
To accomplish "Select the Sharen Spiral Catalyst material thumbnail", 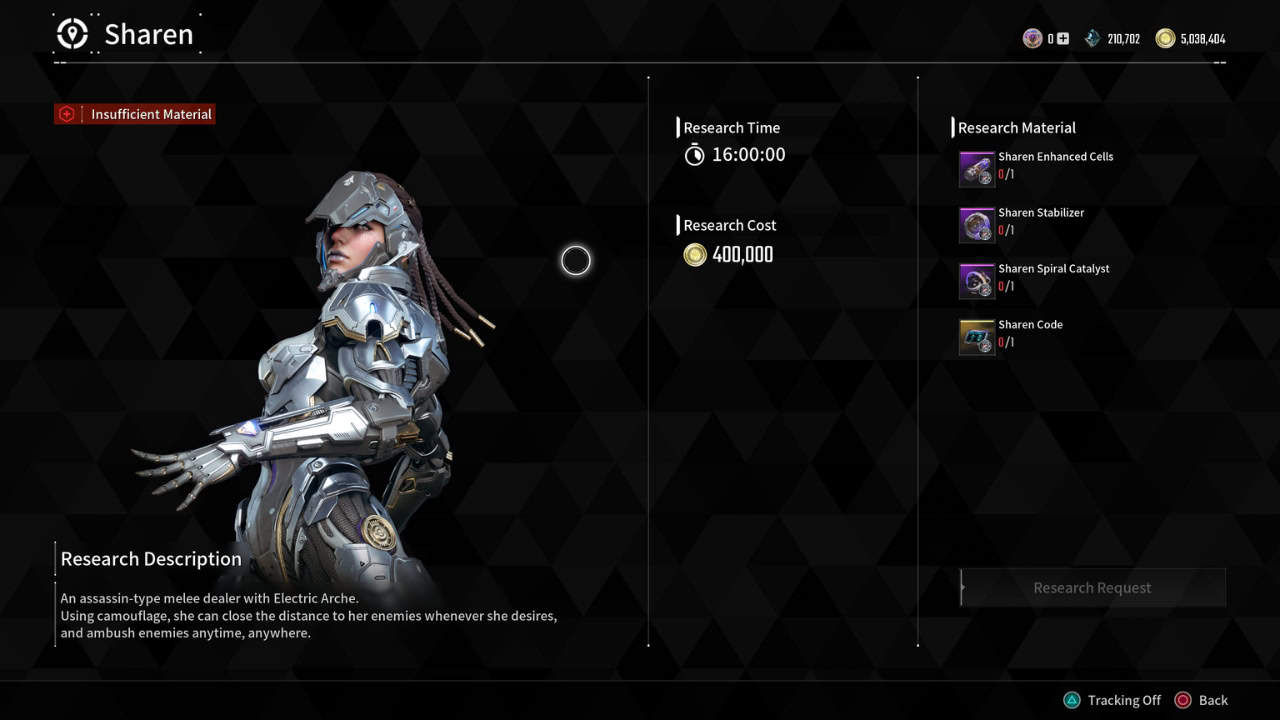I will [x=976, y=280].
